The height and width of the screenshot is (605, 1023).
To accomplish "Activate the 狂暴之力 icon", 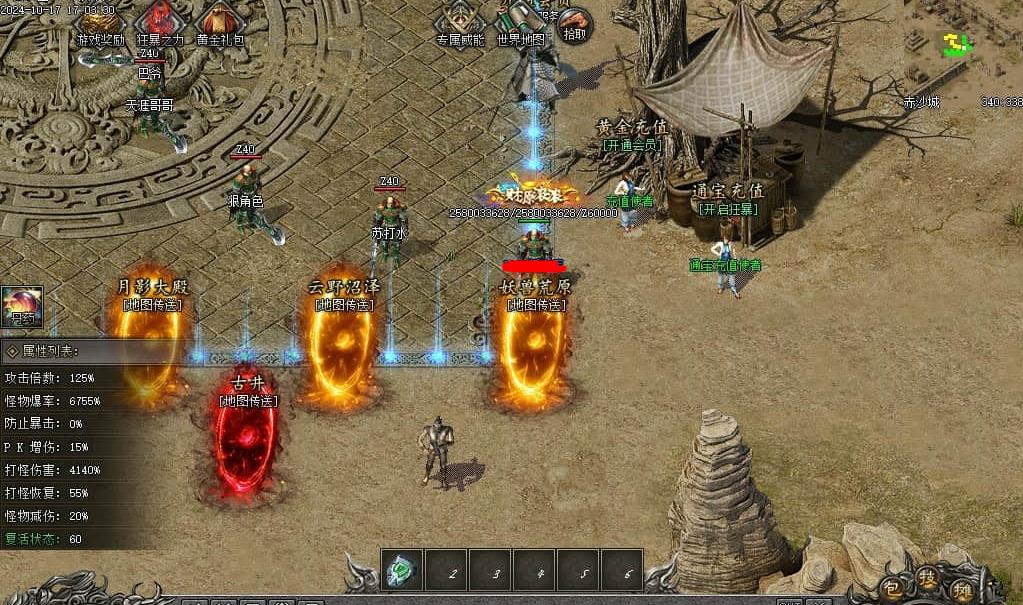I will point(160,21).
